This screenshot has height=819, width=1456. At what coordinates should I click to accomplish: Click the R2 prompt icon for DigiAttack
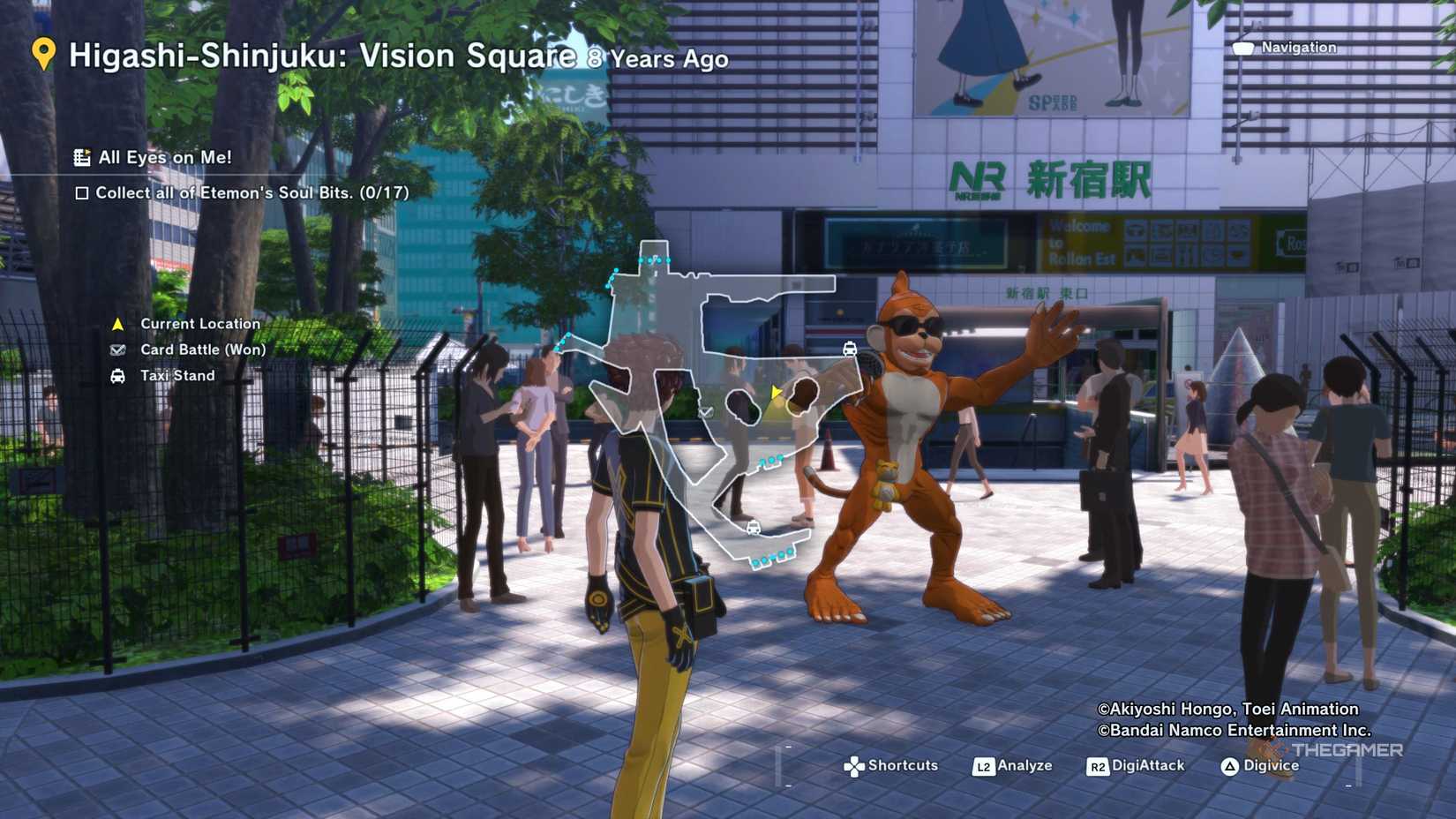click(1098, 767)
